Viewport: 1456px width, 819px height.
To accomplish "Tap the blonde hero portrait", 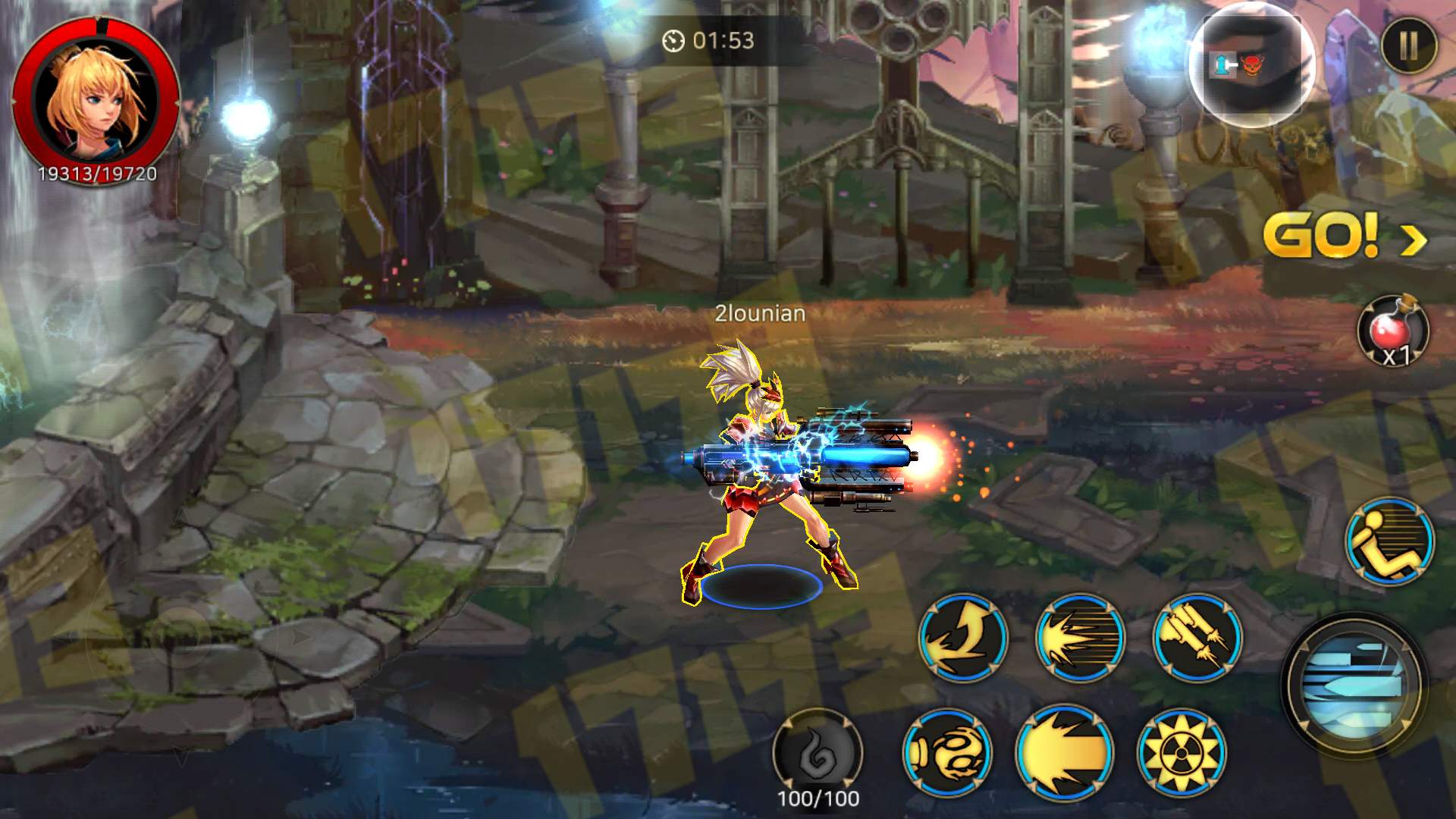I will [96, 97].
